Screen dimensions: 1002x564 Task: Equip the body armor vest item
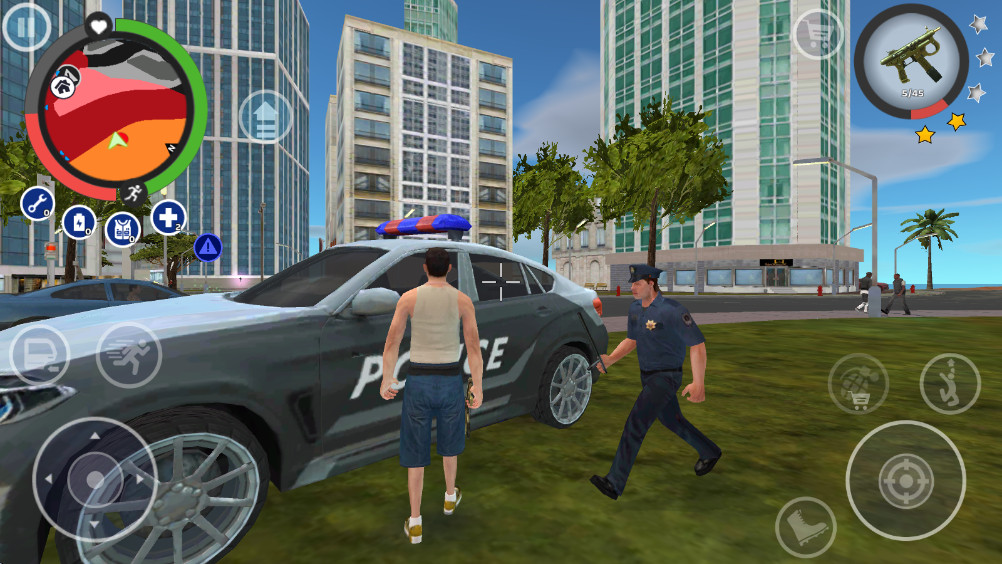coord(122,228)
